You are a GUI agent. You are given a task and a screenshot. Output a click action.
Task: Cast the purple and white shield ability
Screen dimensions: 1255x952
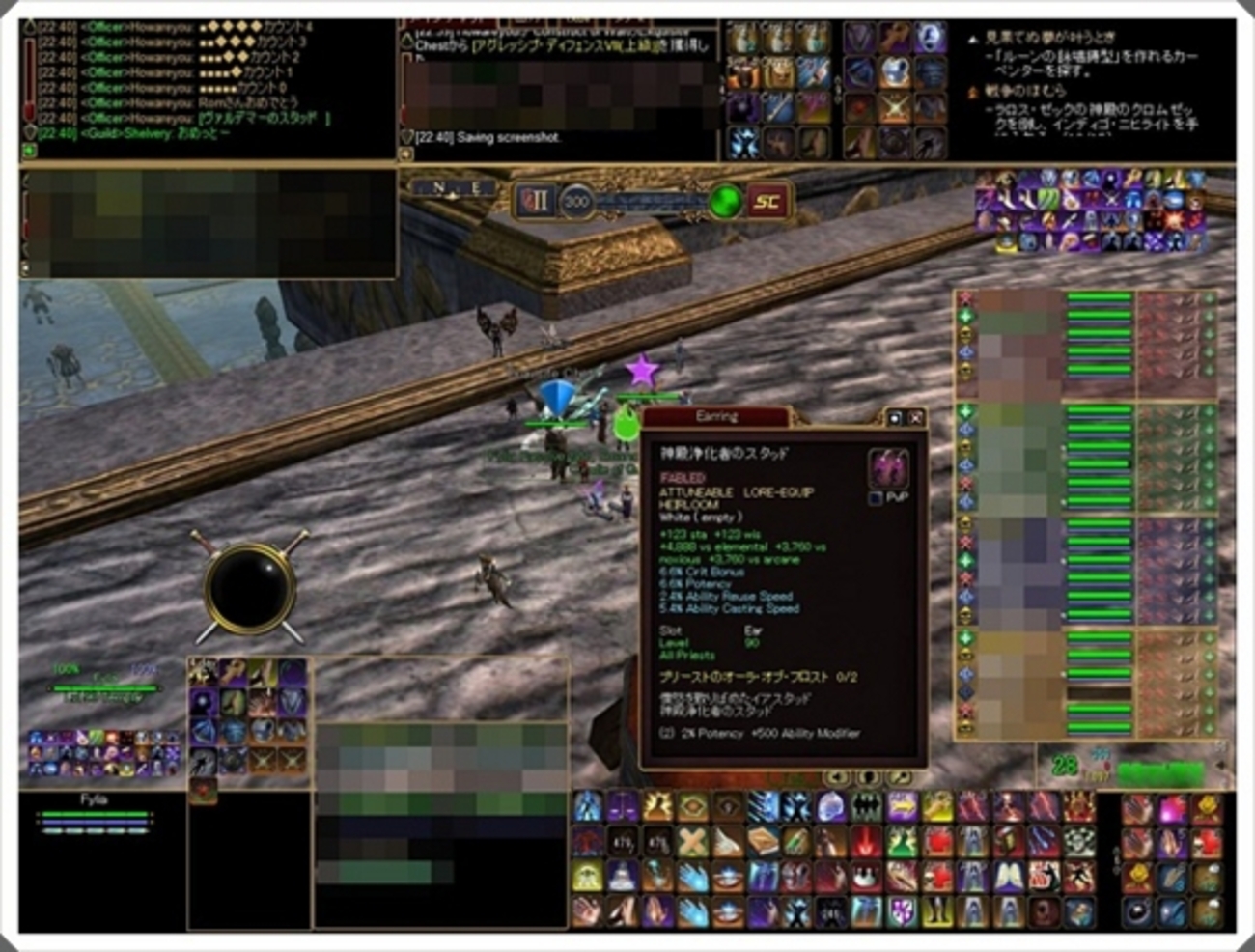pyautogui.click(x=901, y=911)
